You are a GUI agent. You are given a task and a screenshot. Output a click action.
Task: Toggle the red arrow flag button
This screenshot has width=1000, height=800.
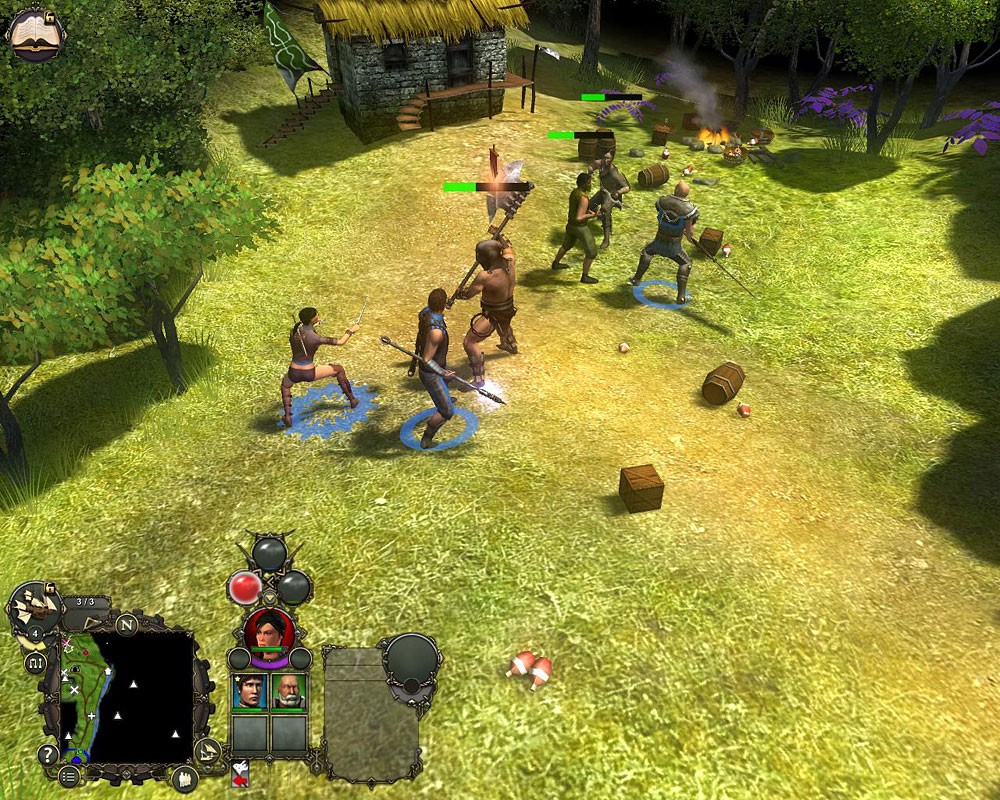[x=240, y=773]
